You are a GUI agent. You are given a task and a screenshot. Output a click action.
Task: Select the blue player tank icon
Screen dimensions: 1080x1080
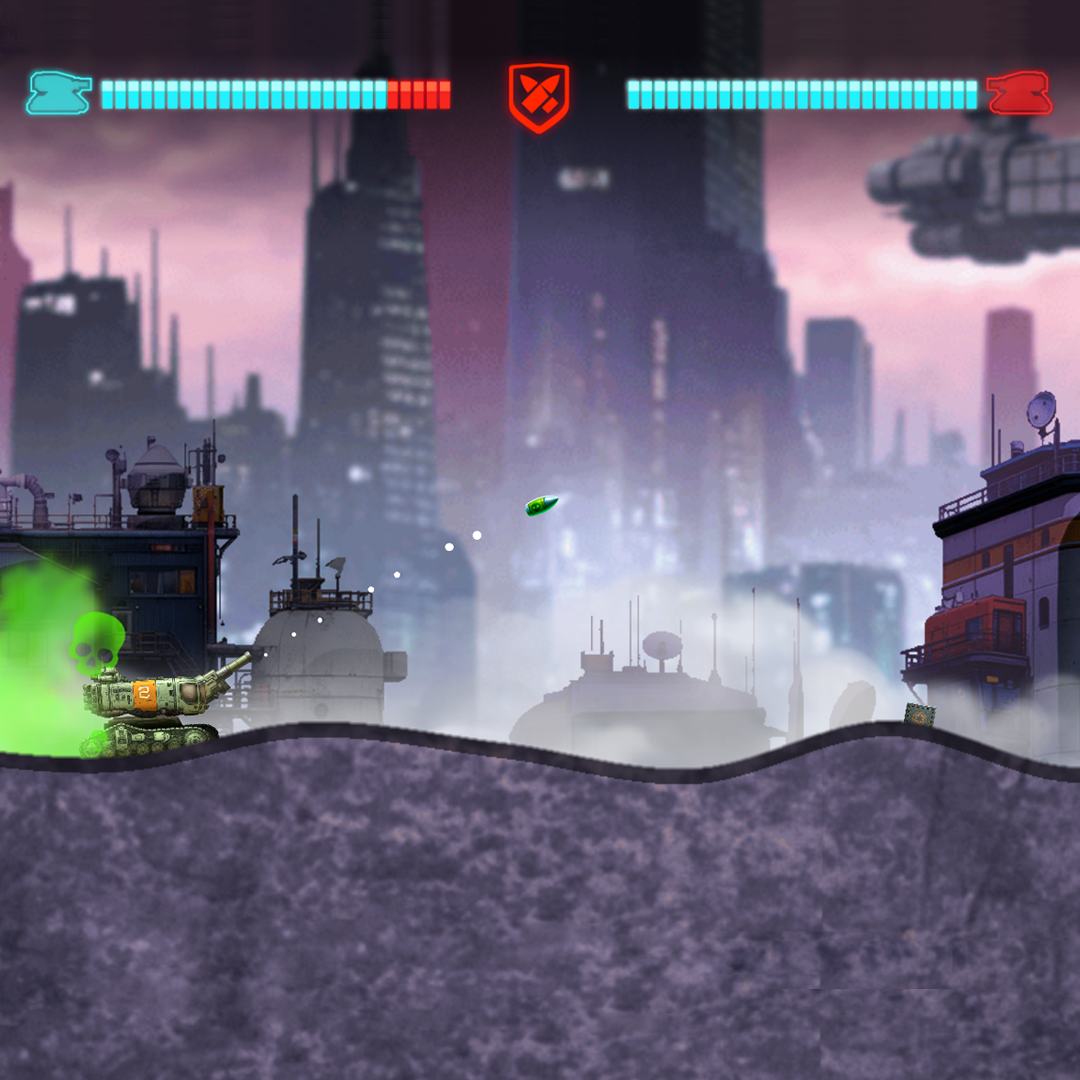coord(59,93)
